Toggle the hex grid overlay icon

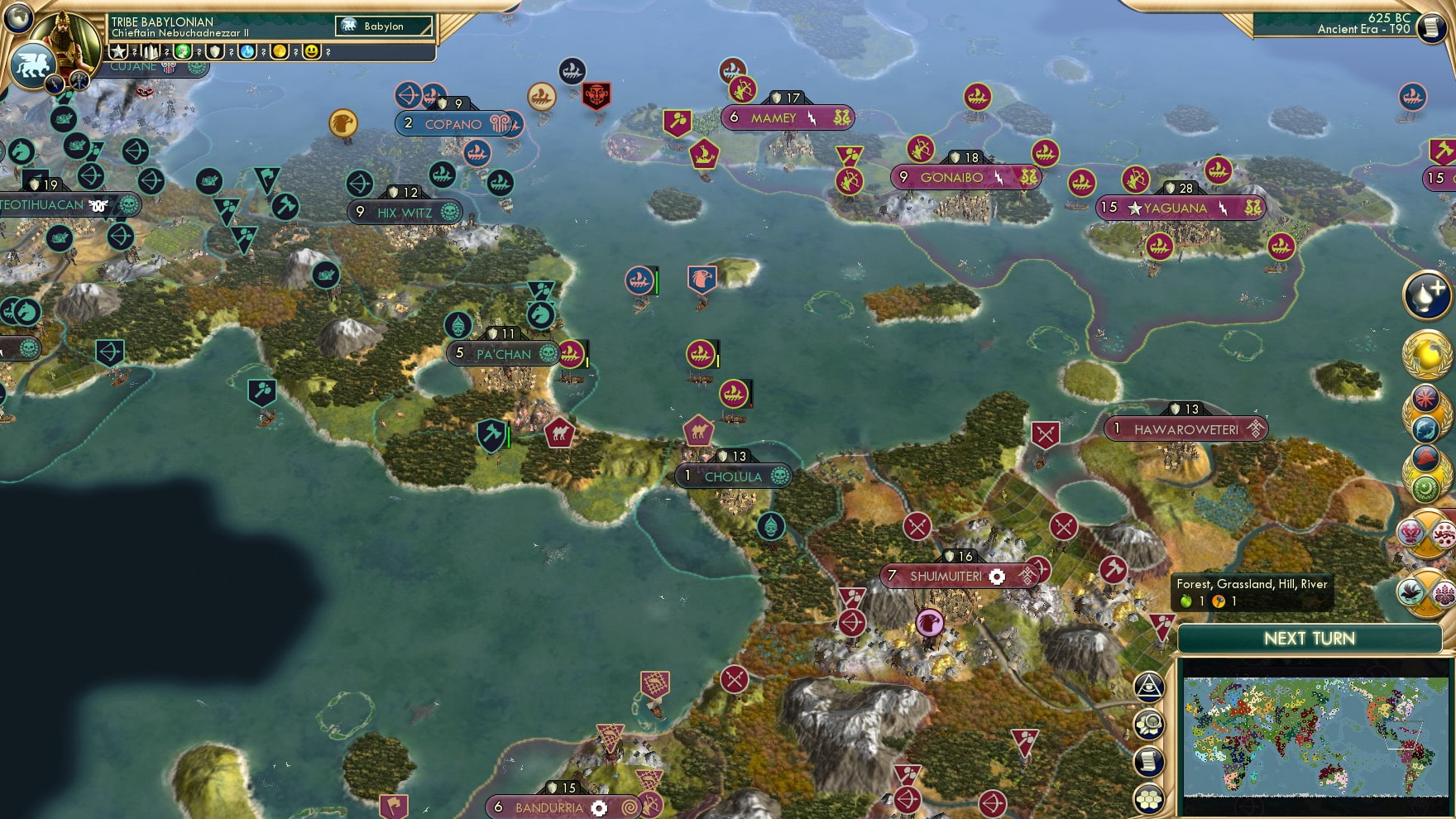(1150, 799)
